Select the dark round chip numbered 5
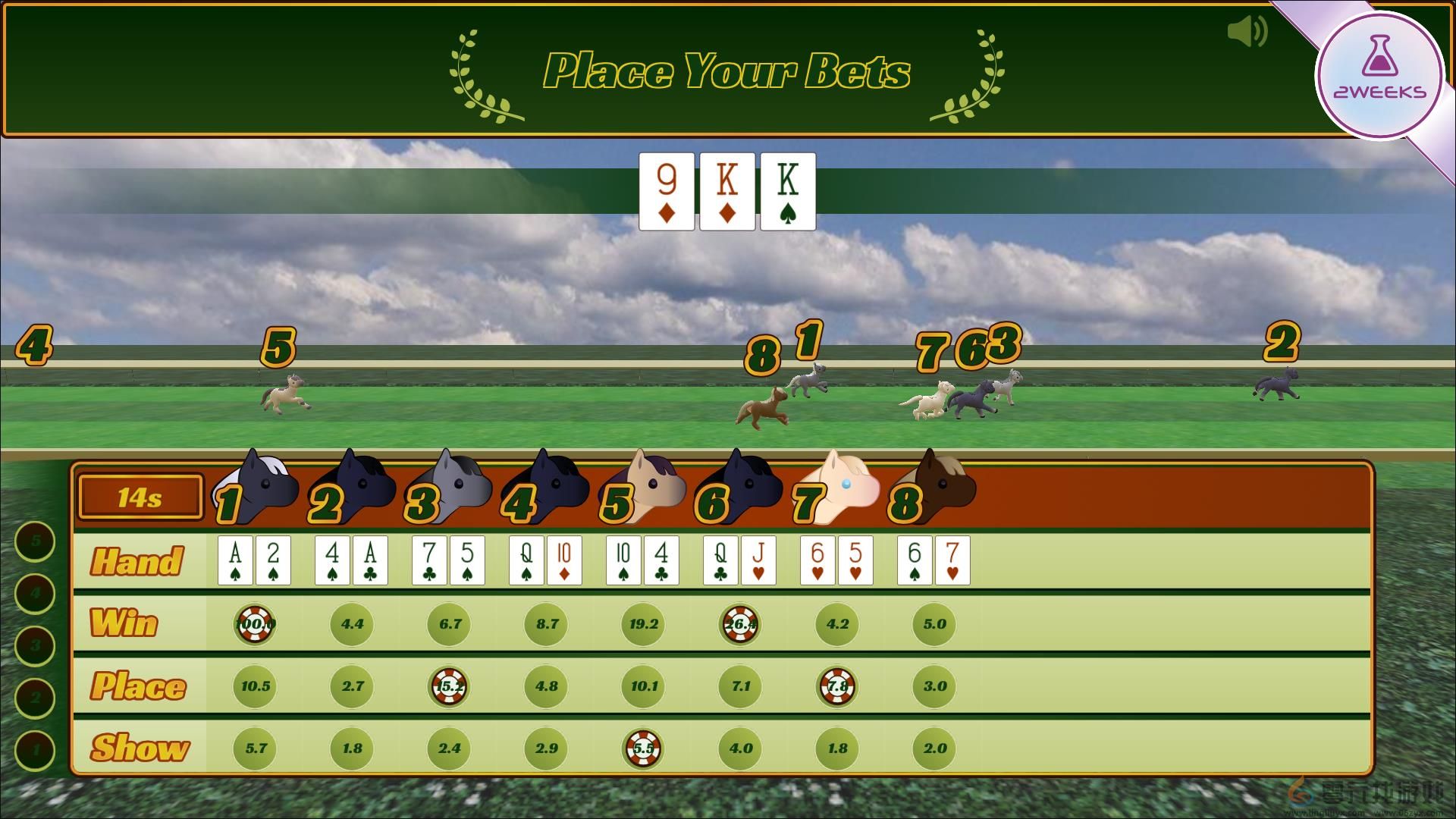 35,541
